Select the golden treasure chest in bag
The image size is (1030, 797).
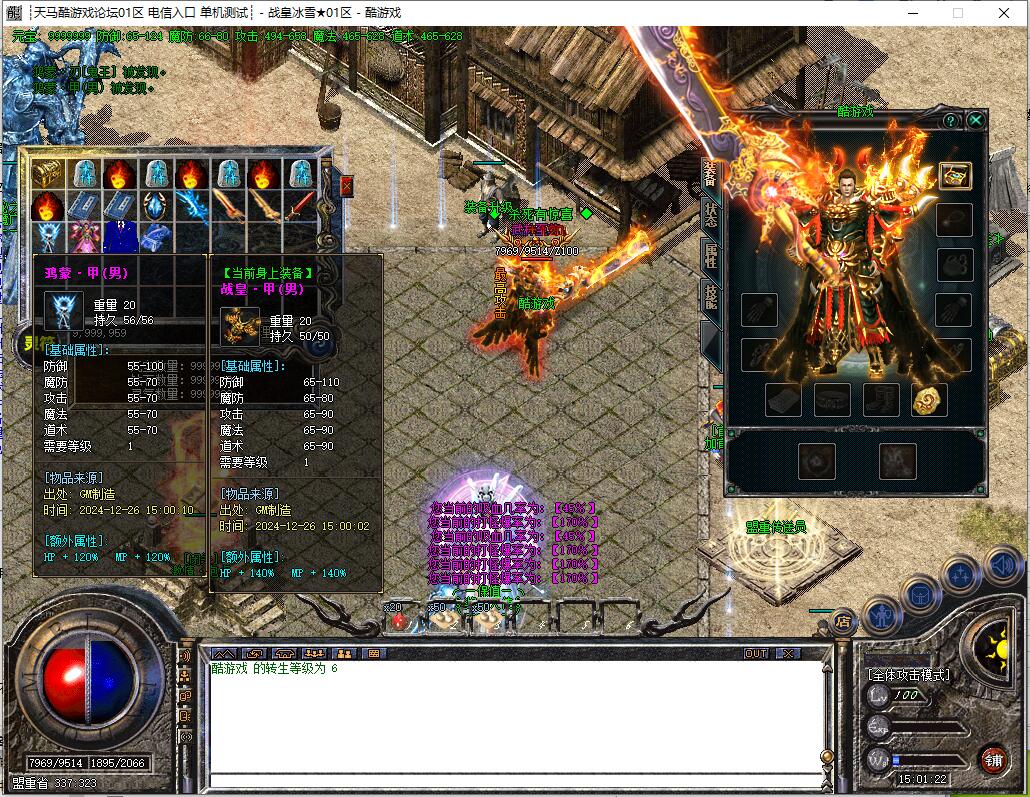tap(47, 174)
